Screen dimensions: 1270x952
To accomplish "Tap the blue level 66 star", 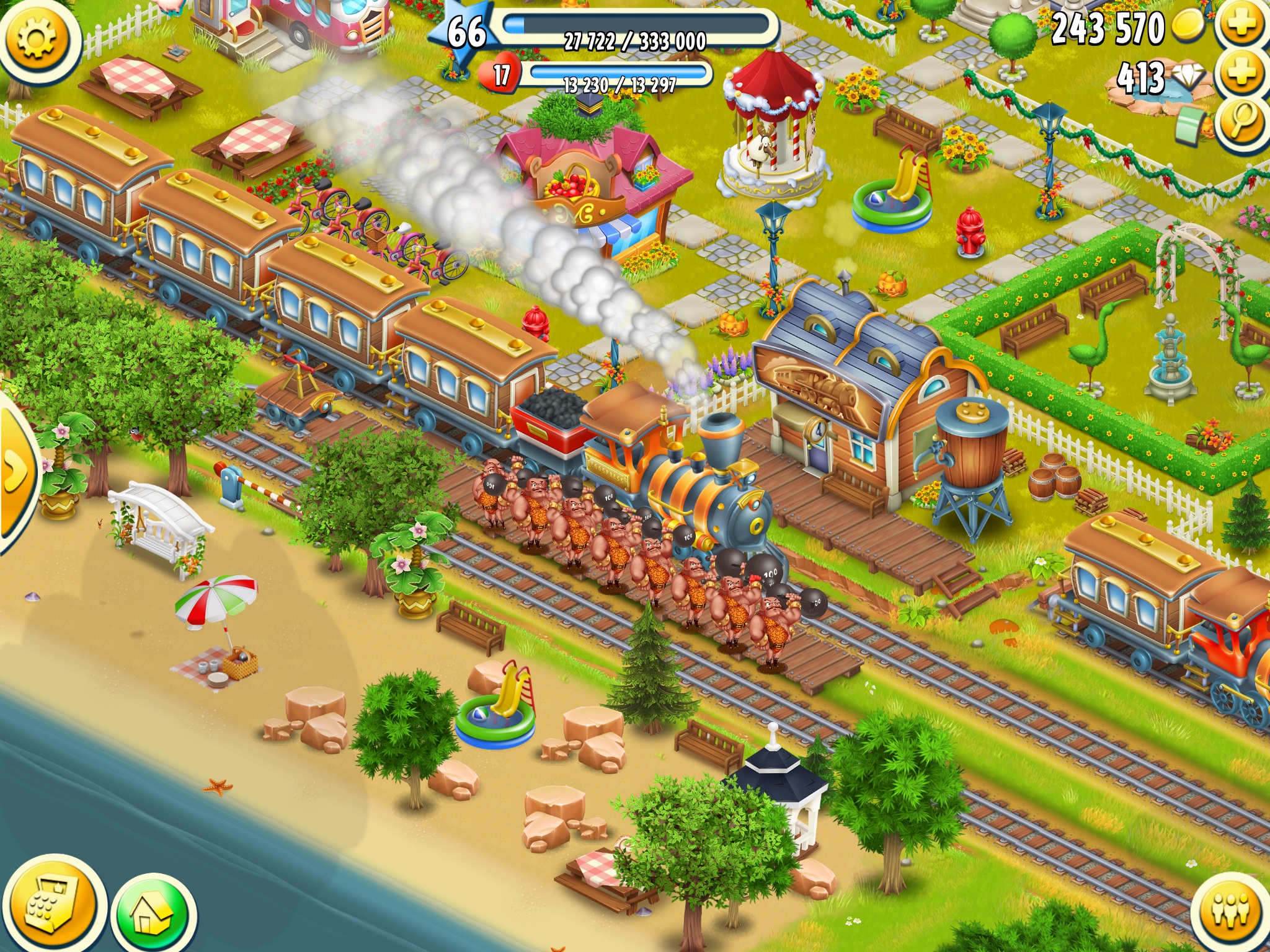I will click(x=466, y=31).
